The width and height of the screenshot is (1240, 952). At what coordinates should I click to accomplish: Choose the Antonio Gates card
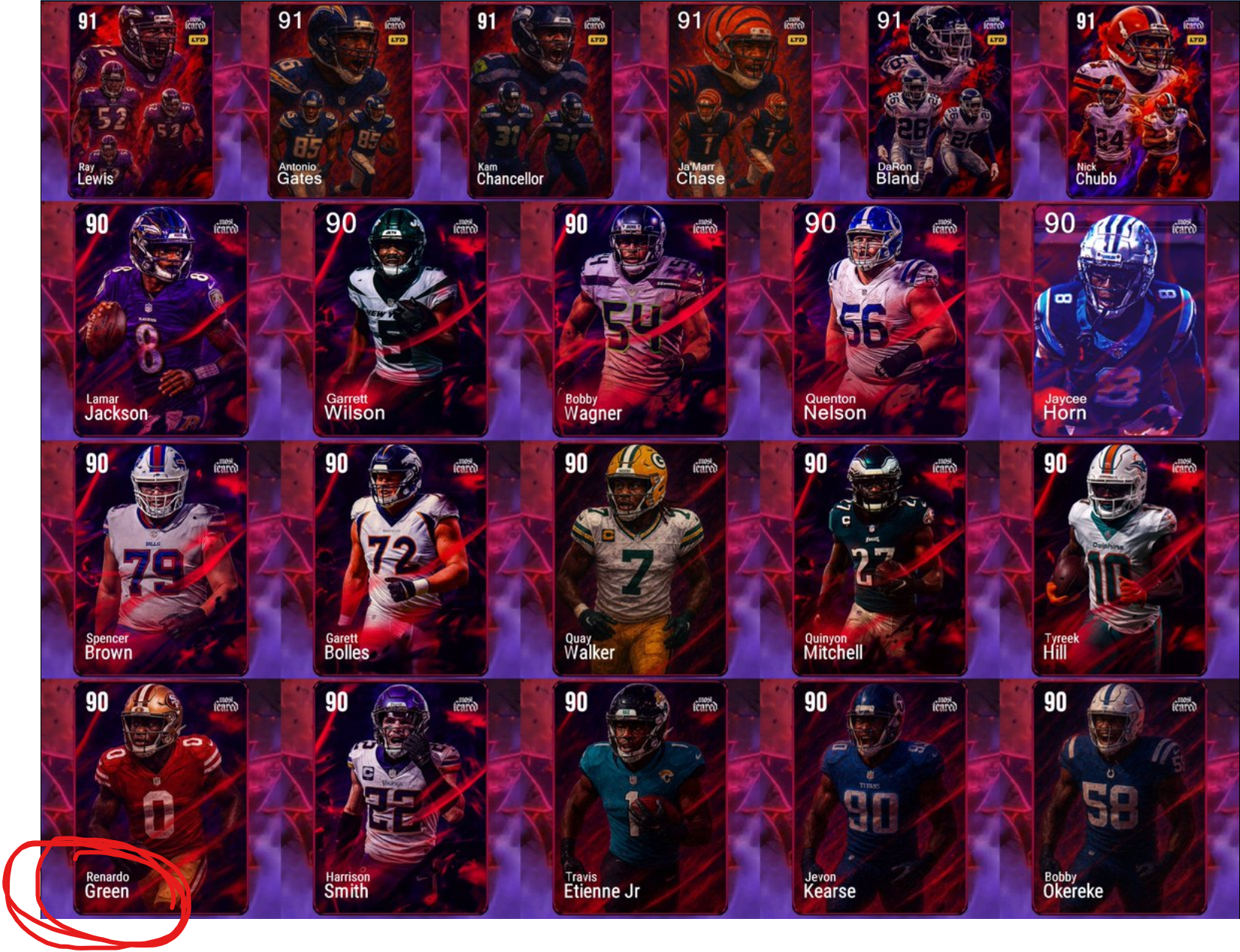341,101
